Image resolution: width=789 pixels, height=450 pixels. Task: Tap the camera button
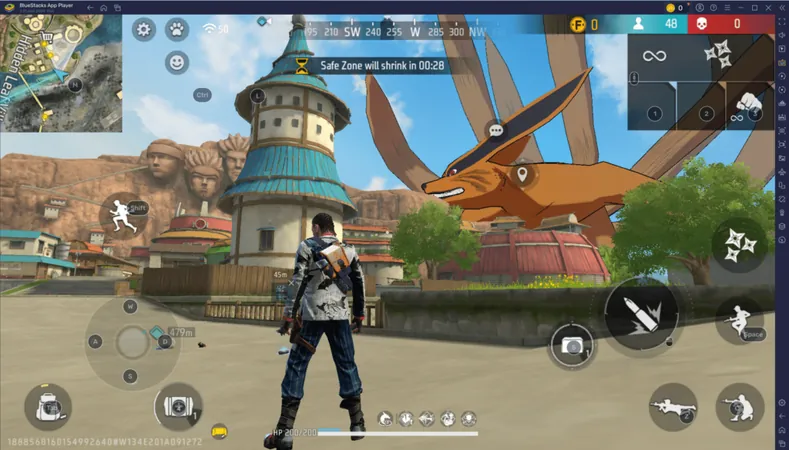[572, 345]
